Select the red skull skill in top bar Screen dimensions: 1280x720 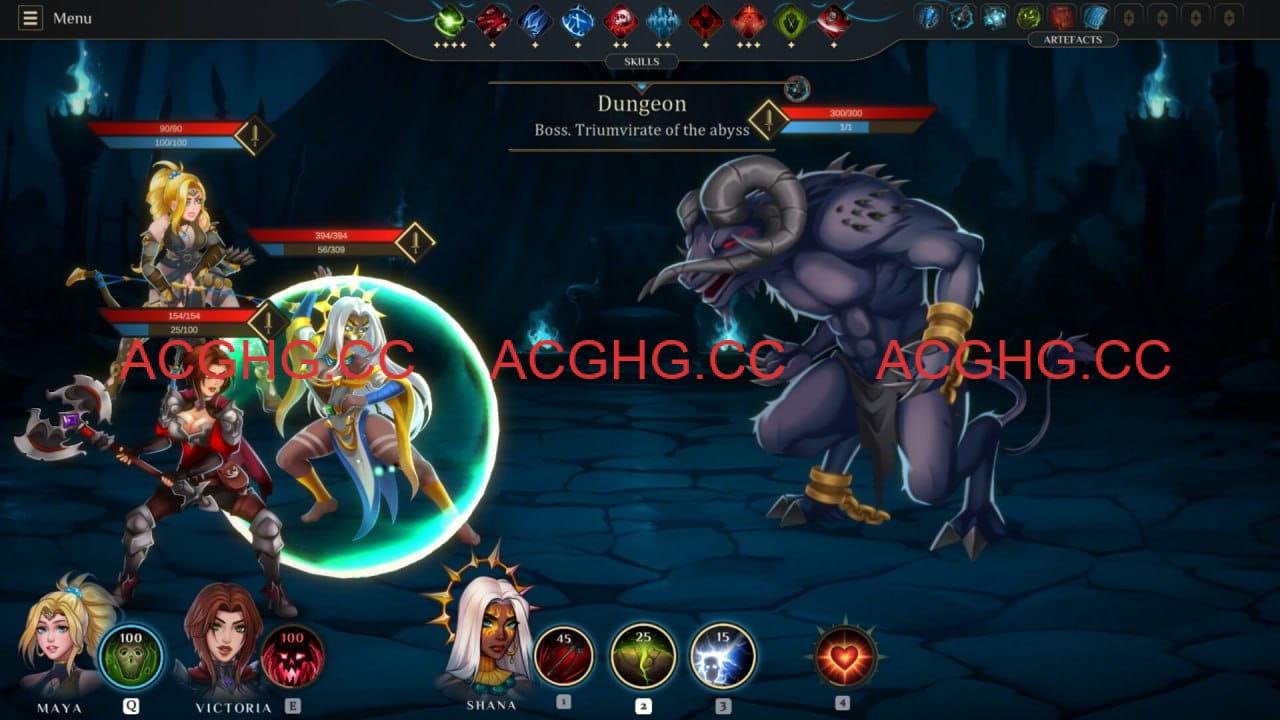(x=620, y=20)
